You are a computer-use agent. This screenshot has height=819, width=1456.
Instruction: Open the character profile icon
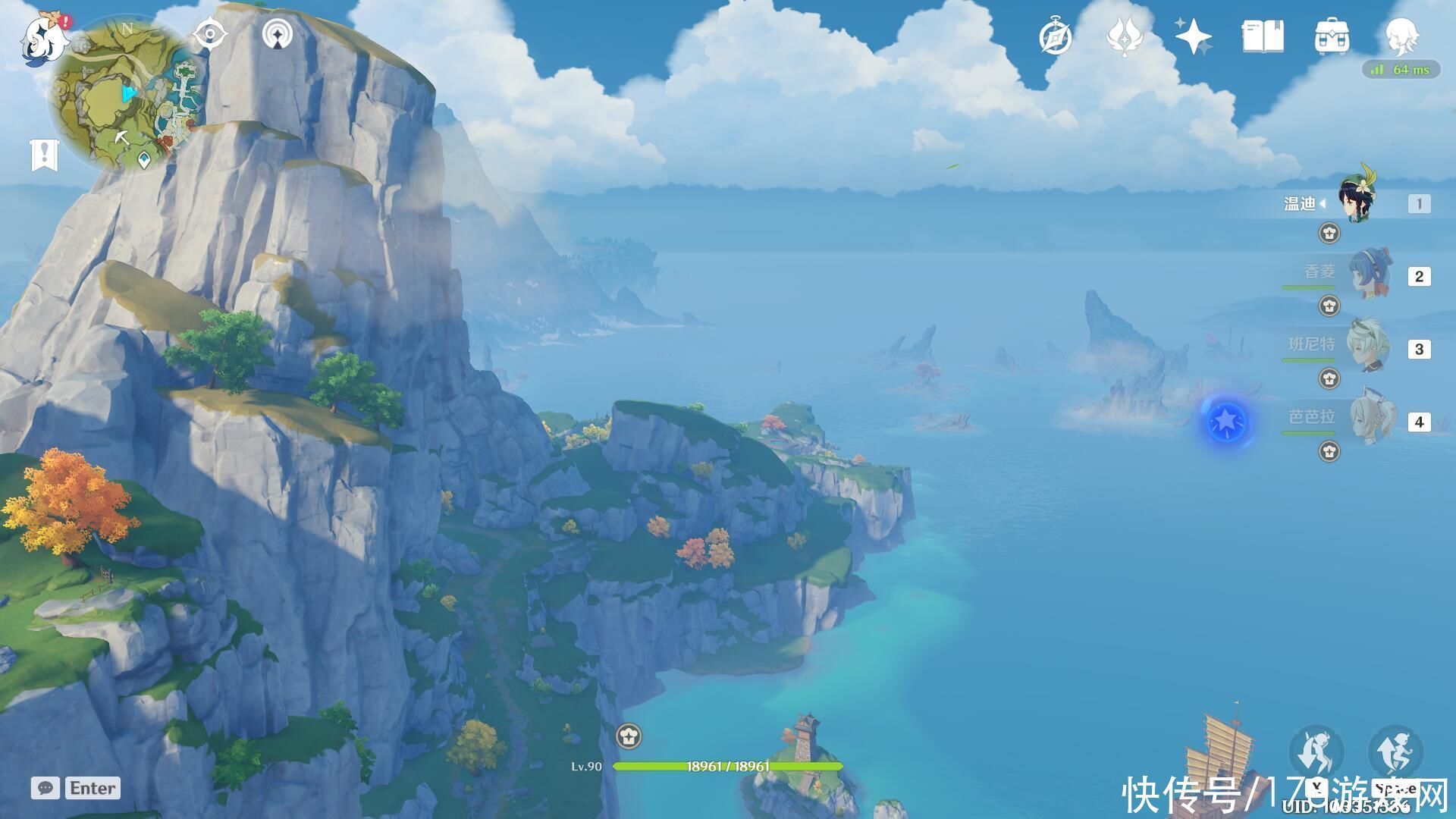[x=1401, y=36]
